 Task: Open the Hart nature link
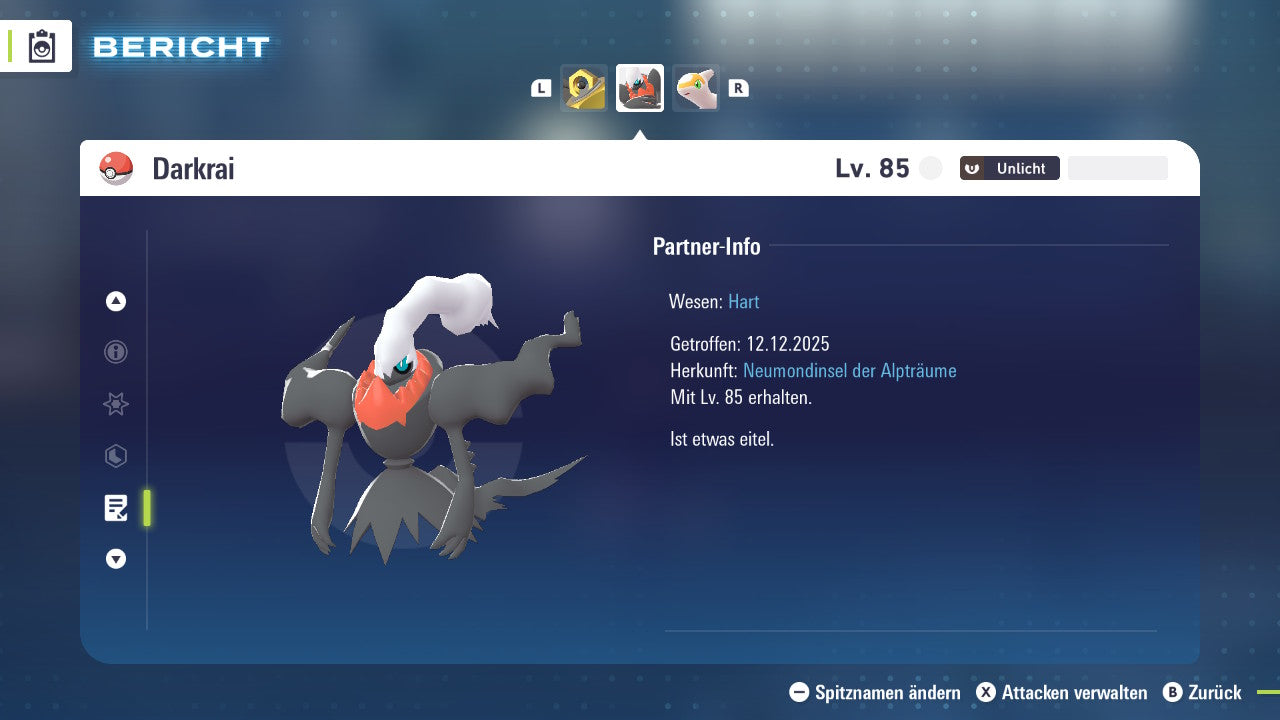(x=743, y=301)
